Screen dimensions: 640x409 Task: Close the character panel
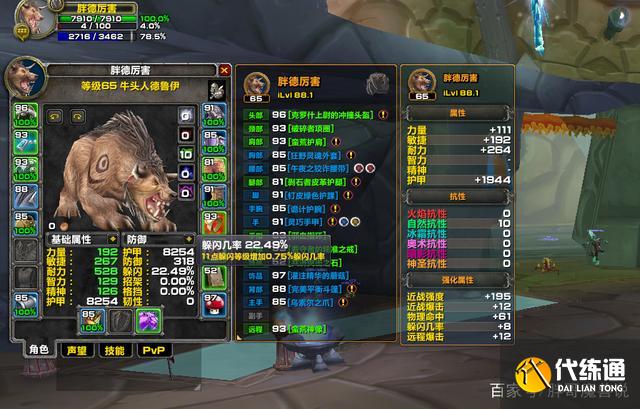[224, 71]
